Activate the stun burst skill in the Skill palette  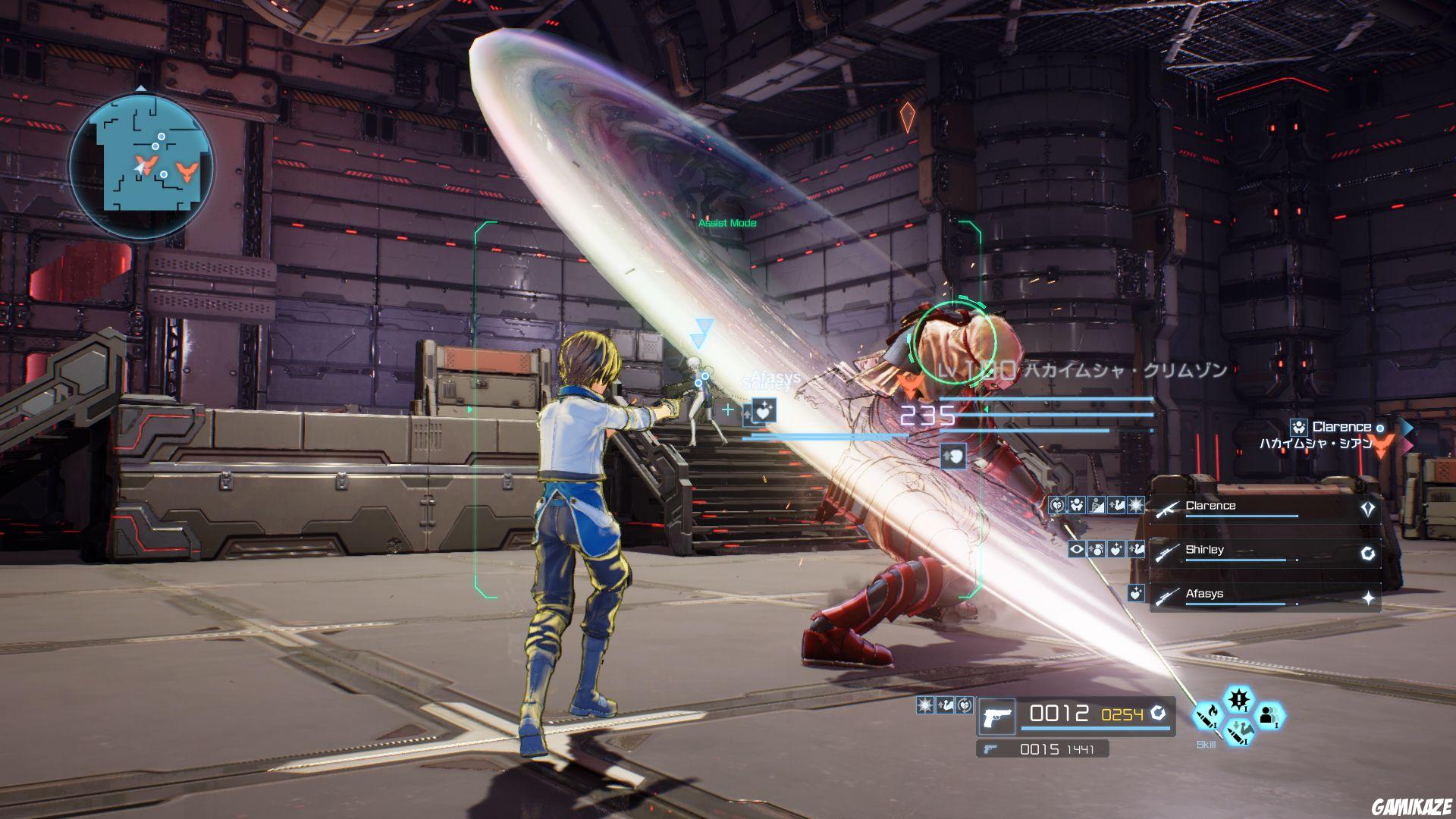(1238, 698)
